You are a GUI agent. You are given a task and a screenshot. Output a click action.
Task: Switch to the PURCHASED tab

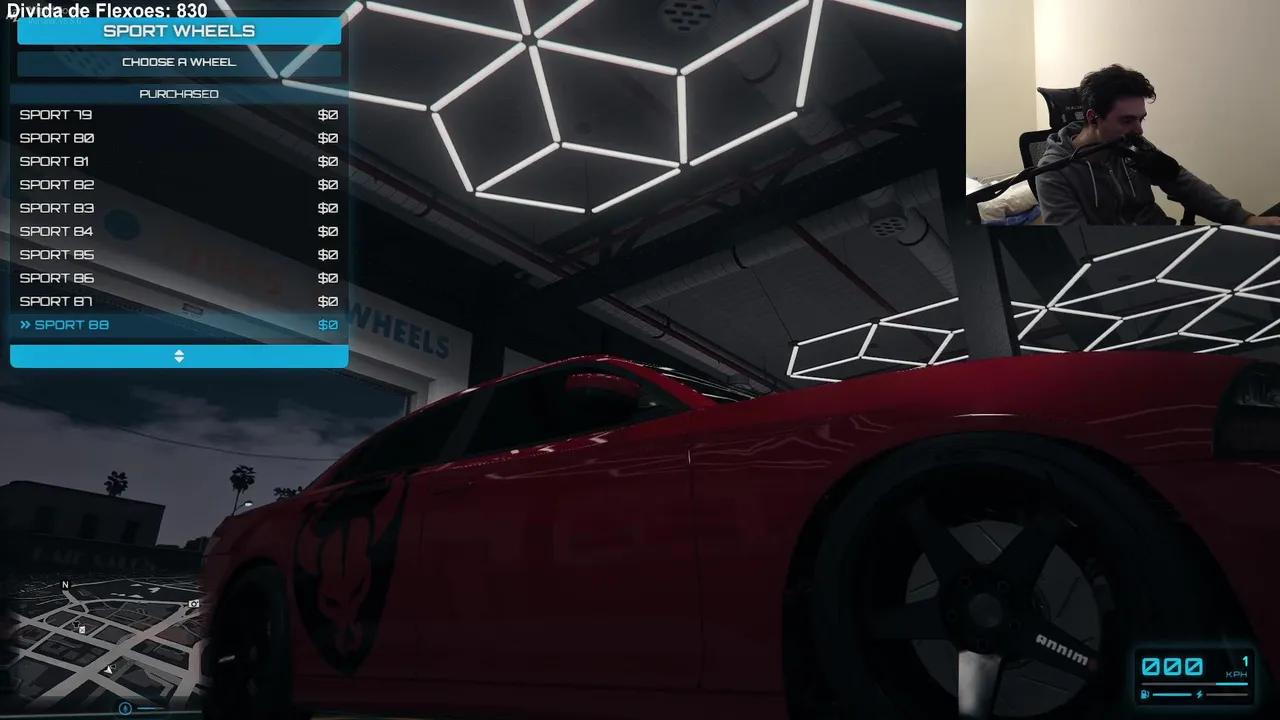[178, 93]
